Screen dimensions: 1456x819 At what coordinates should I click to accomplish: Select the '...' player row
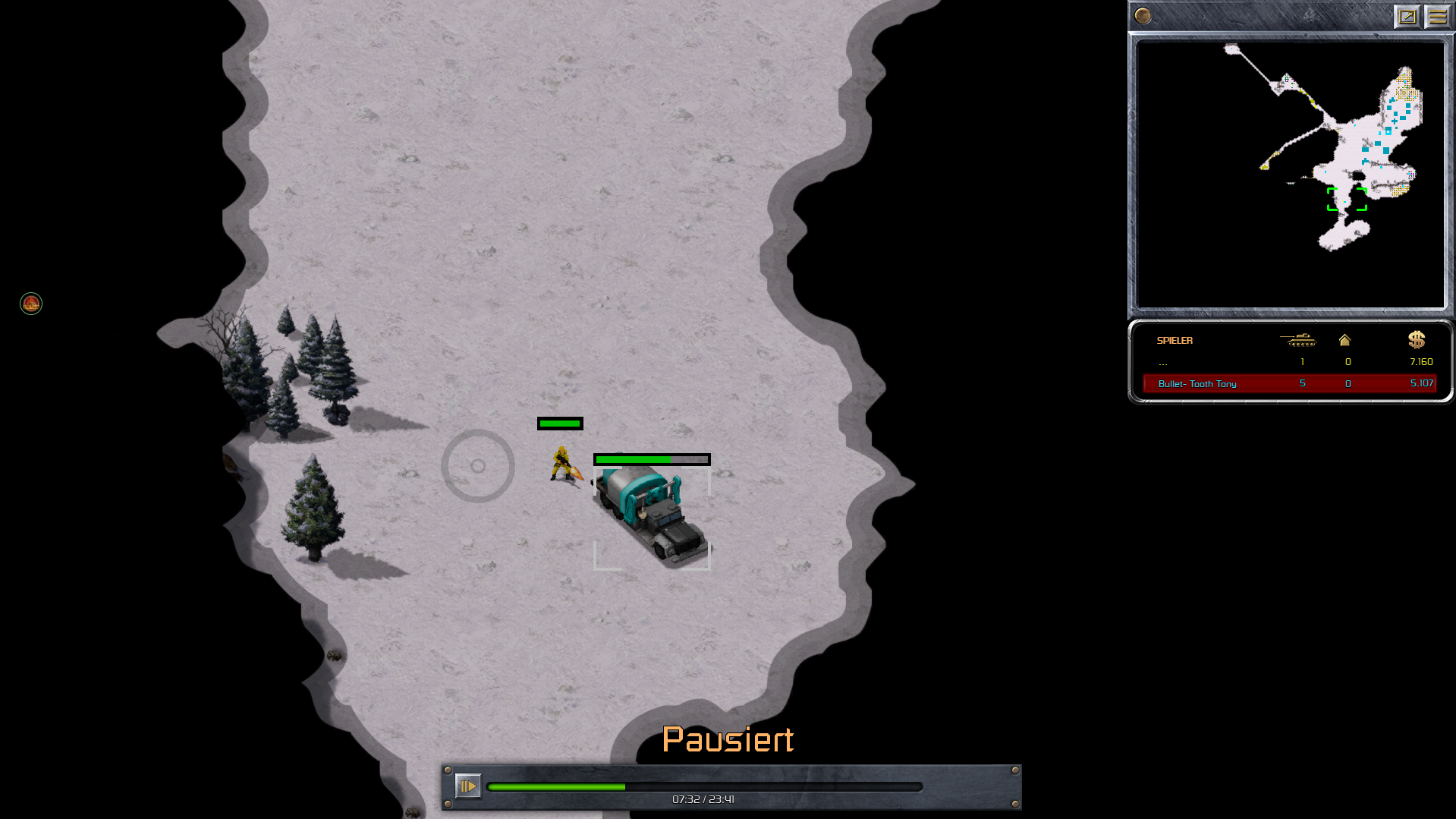point(1288,362)
